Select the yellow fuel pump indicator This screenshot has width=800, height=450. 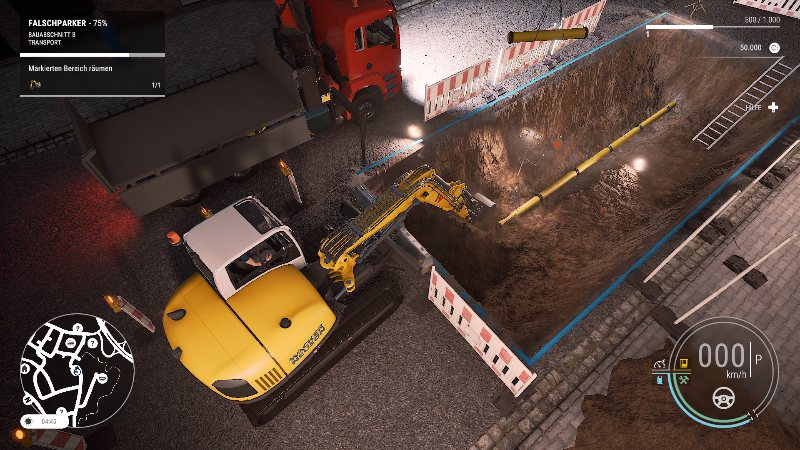tap(684, 364)
